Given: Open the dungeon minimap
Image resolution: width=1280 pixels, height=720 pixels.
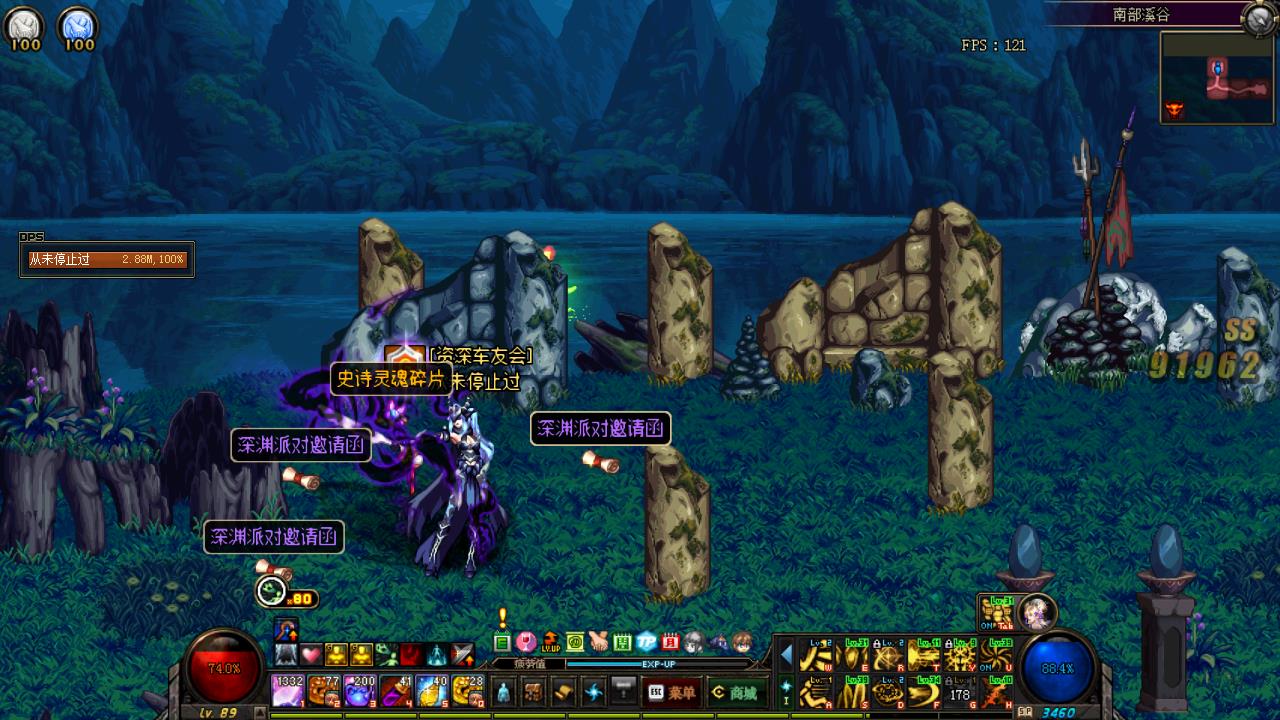Looking at the screenshot, I should click(x=1217, y=77).
